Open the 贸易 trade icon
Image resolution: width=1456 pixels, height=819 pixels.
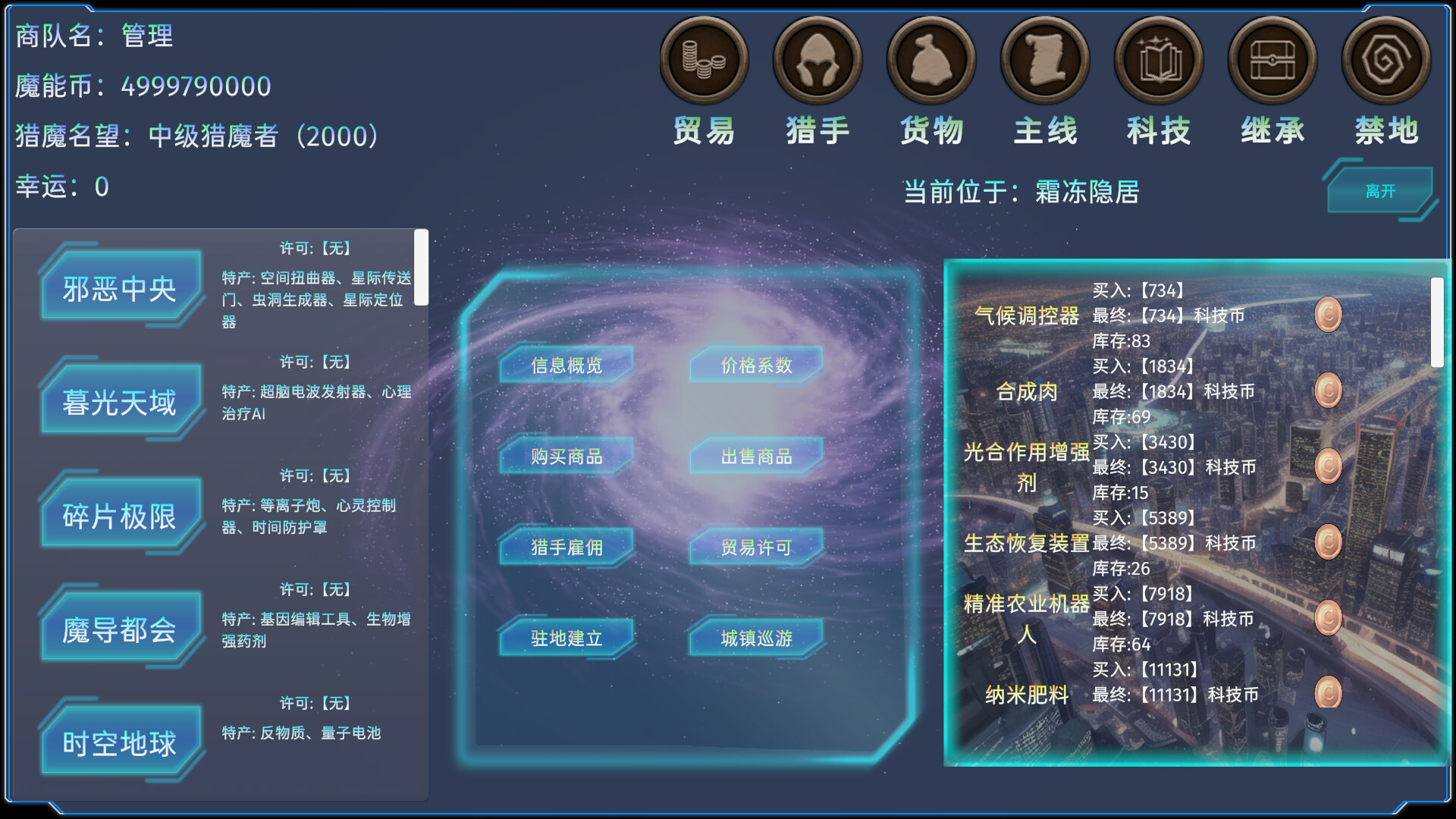(x=704, y=59)
